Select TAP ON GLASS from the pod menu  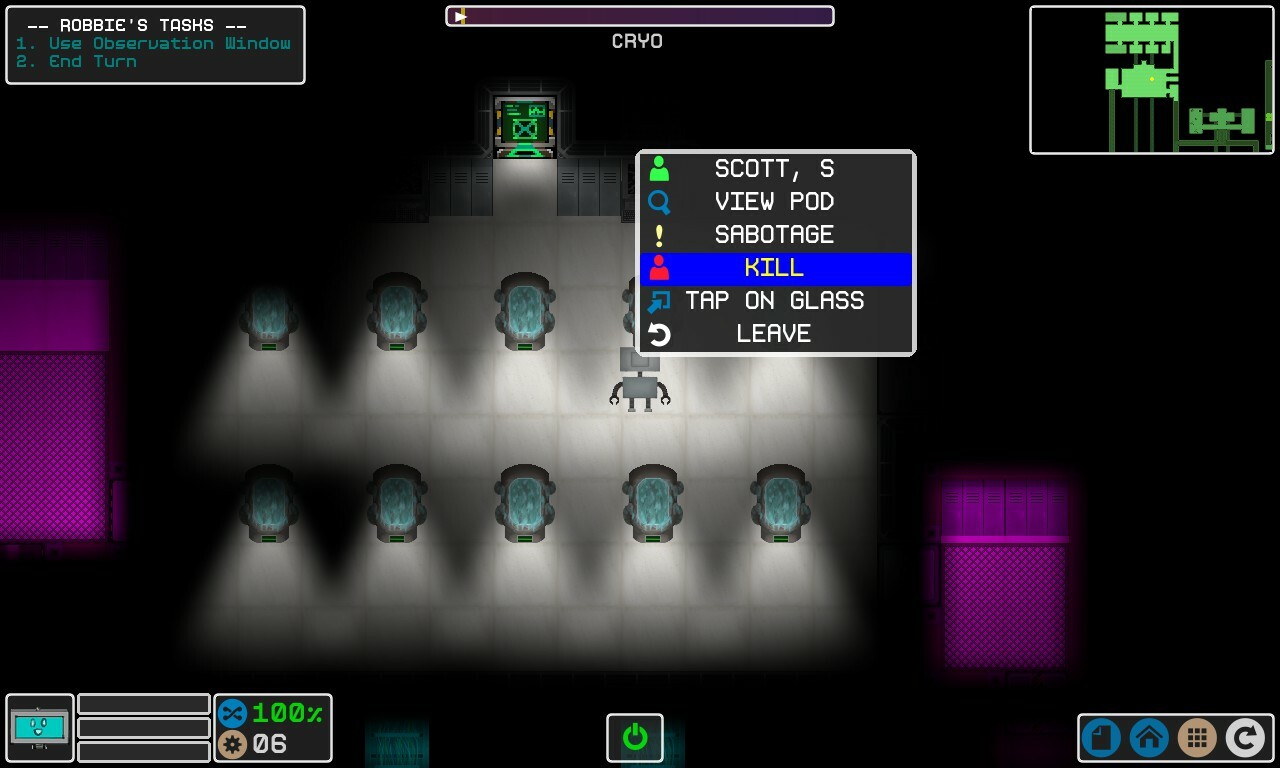(775, 300)
